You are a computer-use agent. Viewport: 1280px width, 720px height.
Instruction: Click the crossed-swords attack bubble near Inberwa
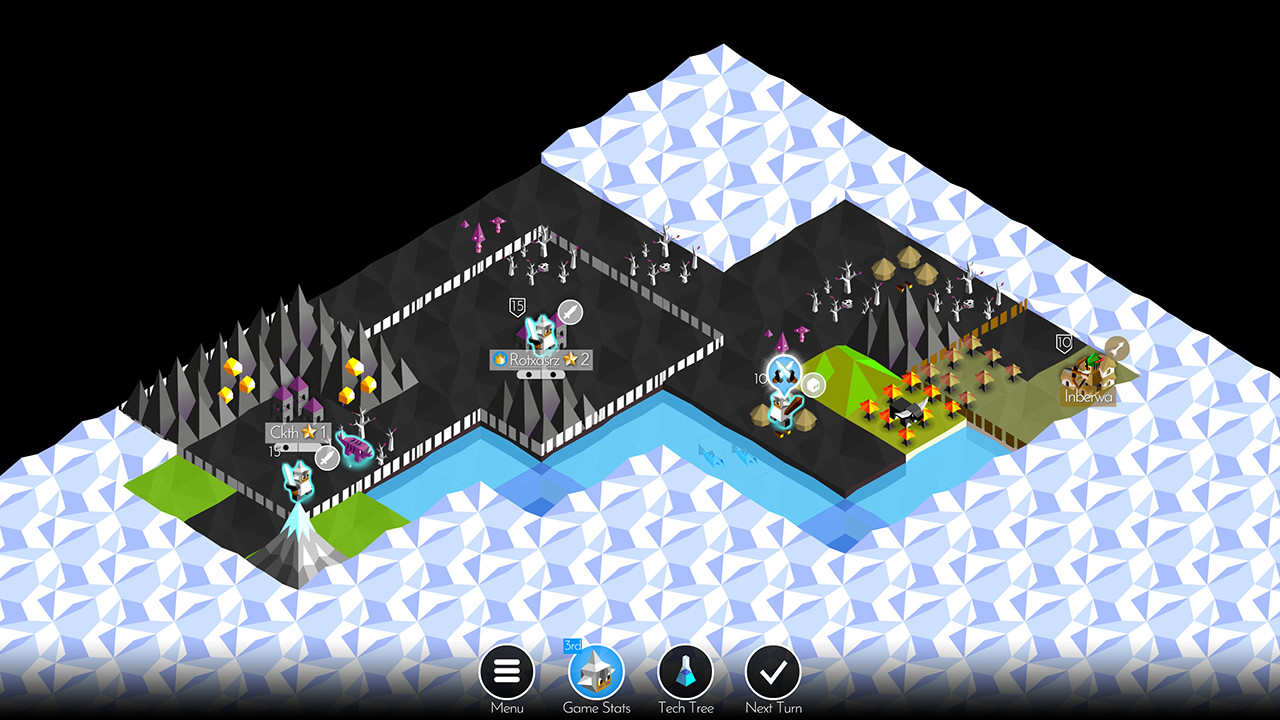pos(784,368)
